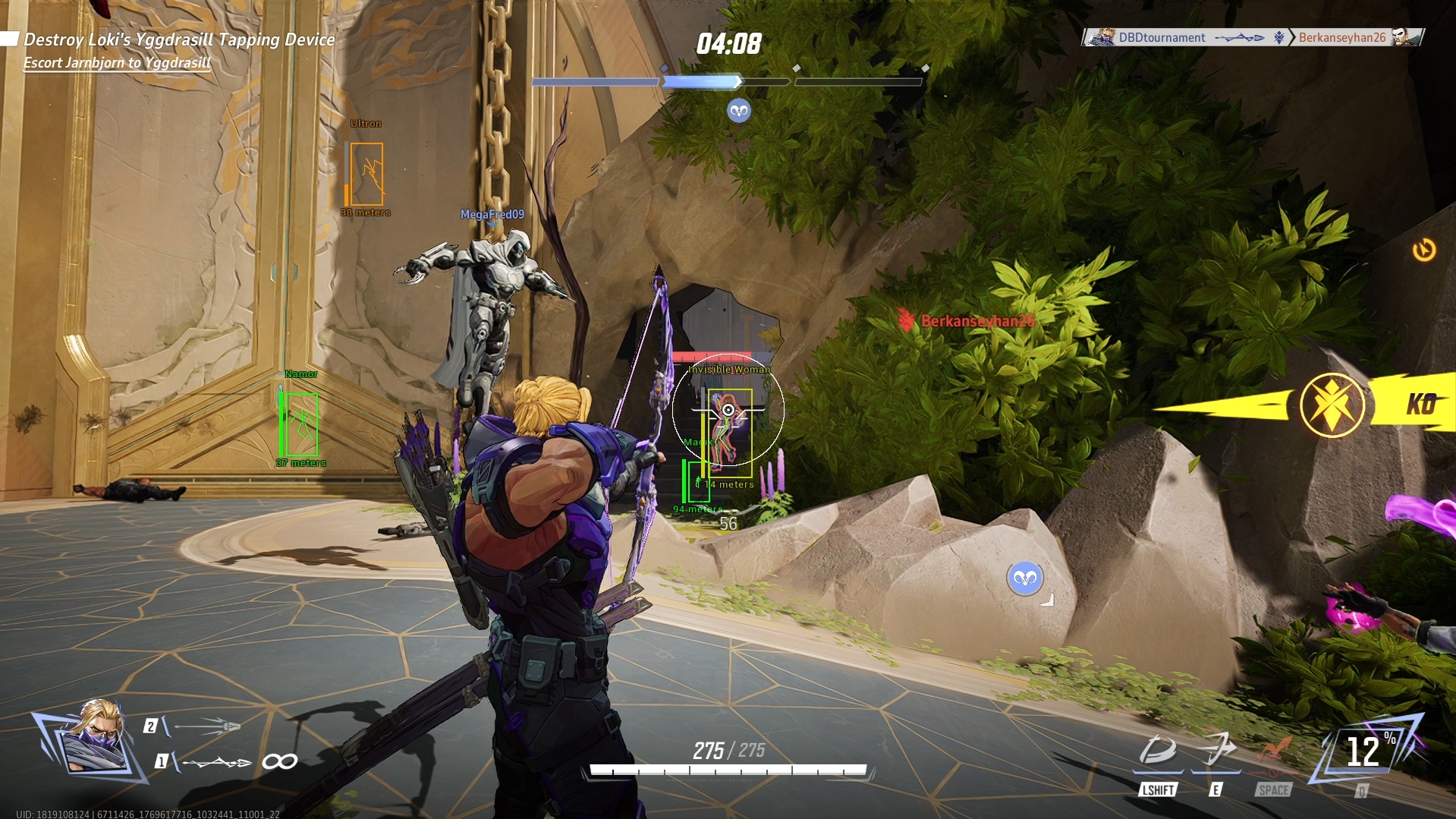The width and height of the screenshot is (1456, 819).
Task: Activate the crescent slash ability icon
Action: pyautogui.click(x=1157, y=751)
